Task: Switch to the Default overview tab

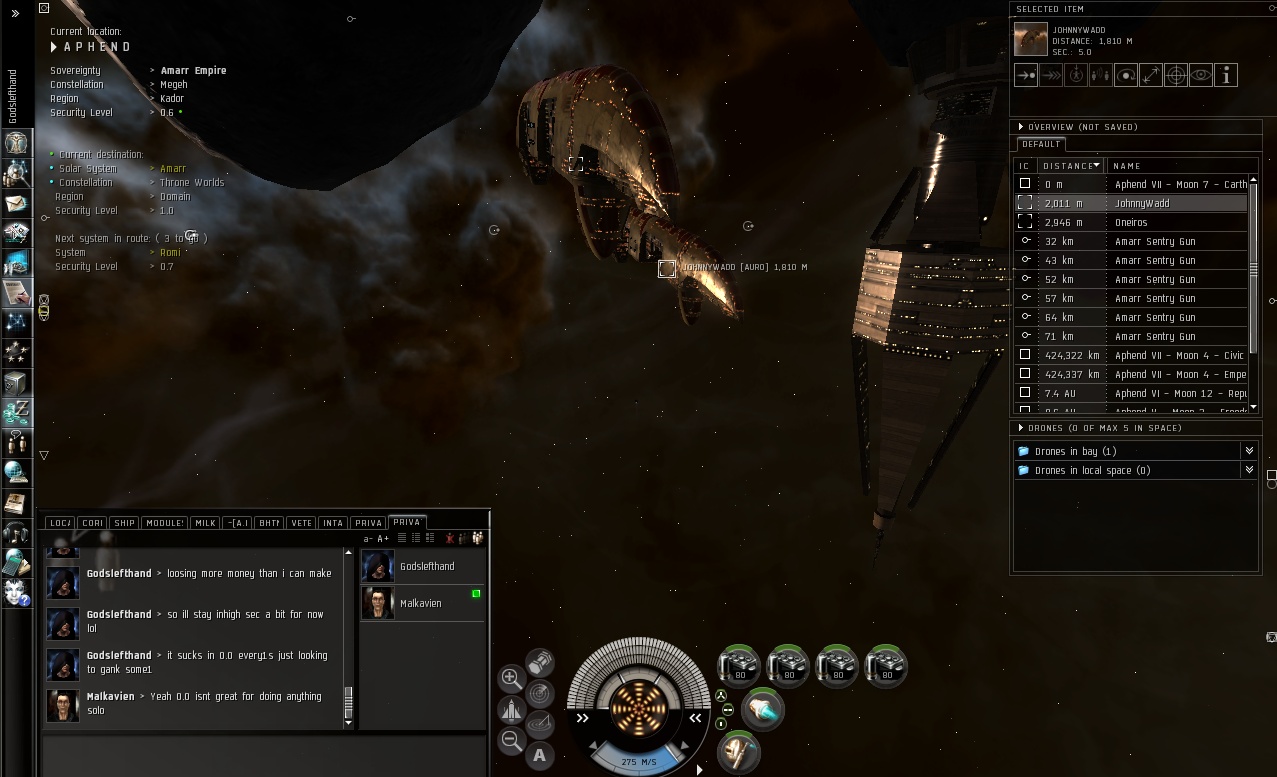Action: click(x=1041, y=144)
